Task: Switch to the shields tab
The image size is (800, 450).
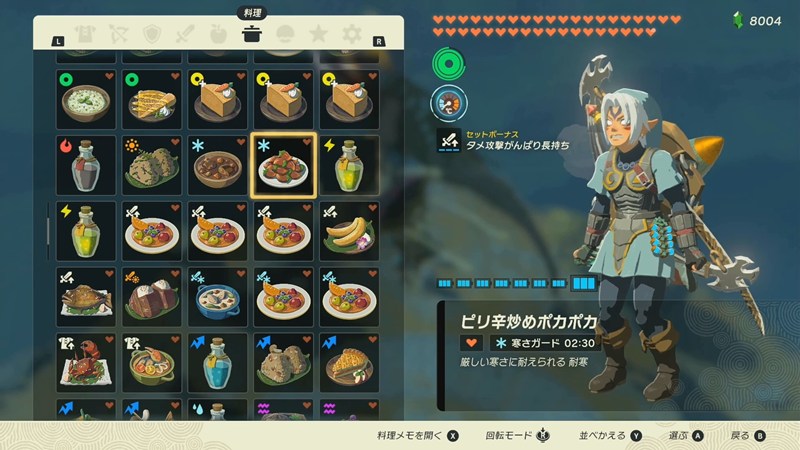Action: click(152, 34)
